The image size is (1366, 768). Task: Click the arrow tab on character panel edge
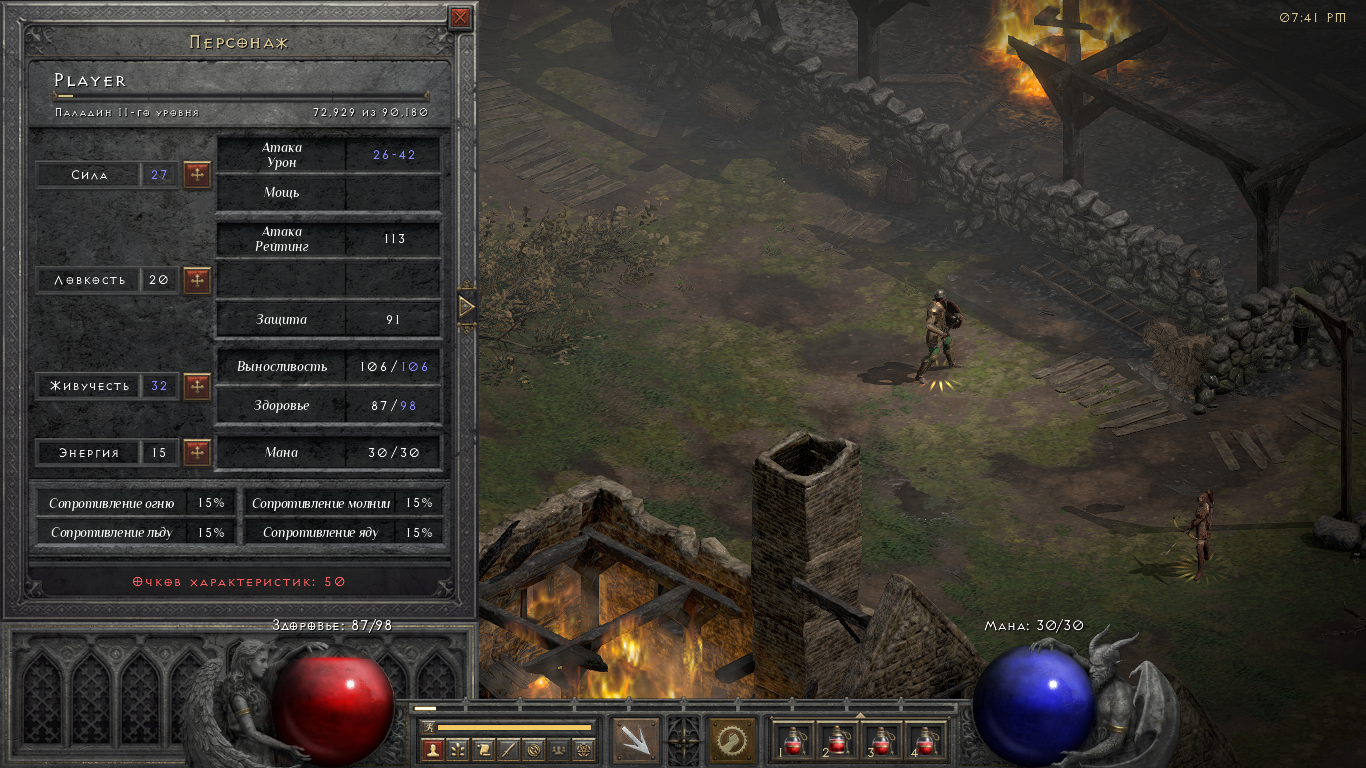tap(466, 306)
